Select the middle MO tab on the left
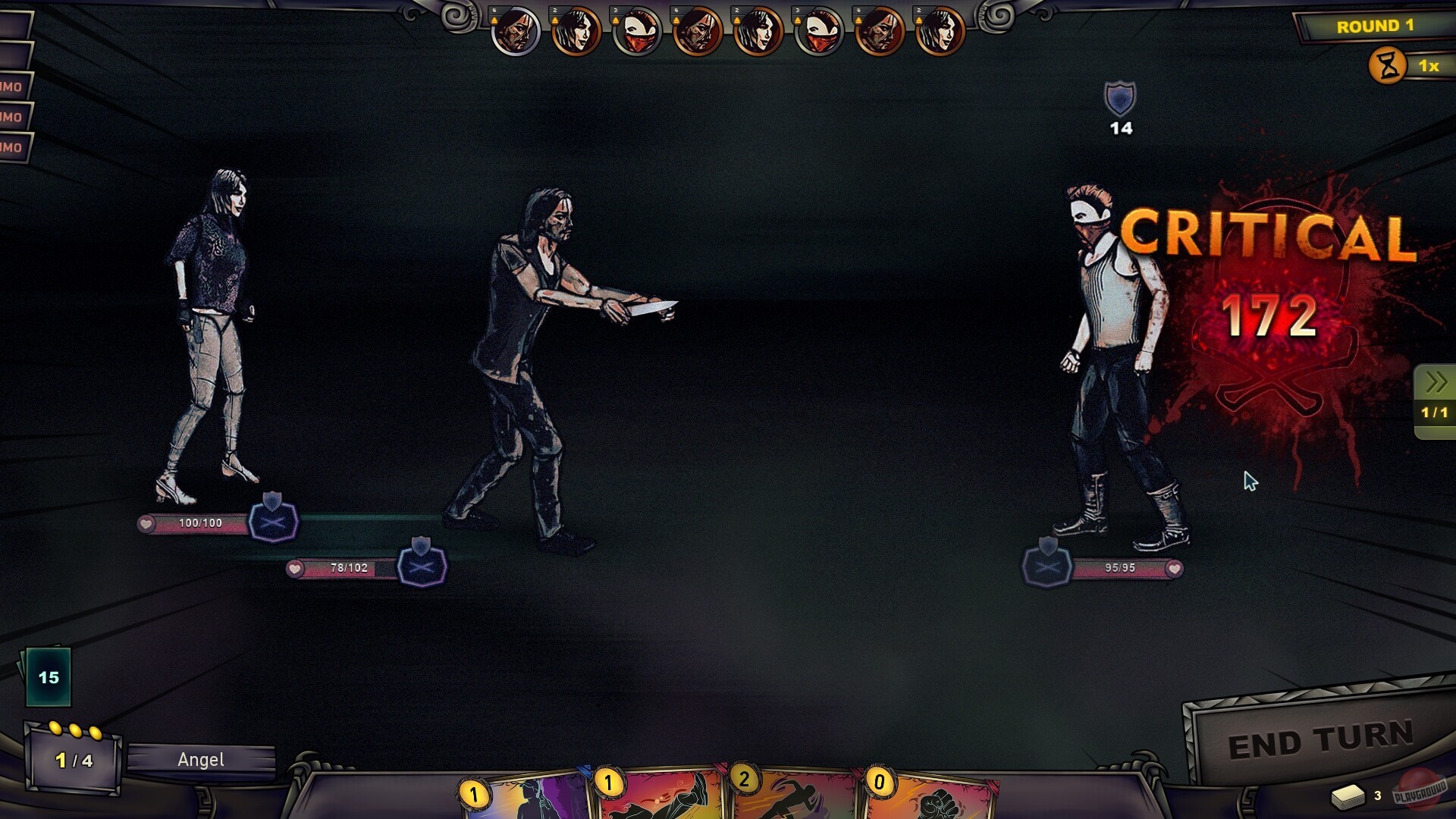The width and height of the screenshot is (1456, 819). (13, 117)
